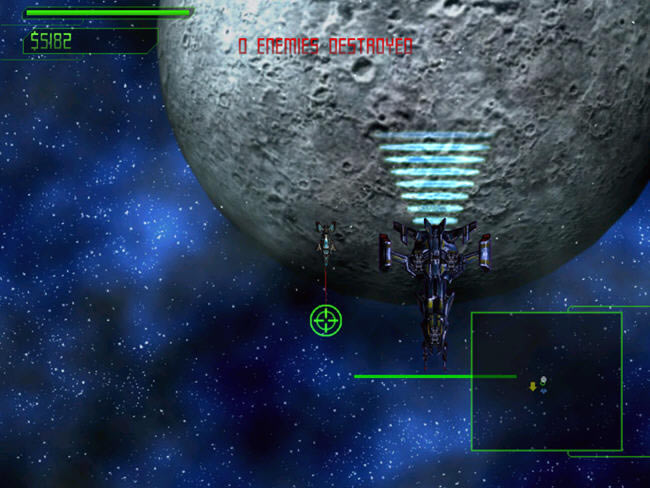Select the yellow arrow marker on the radar
This screenshot has height=488, width=650.
(533, 386)
